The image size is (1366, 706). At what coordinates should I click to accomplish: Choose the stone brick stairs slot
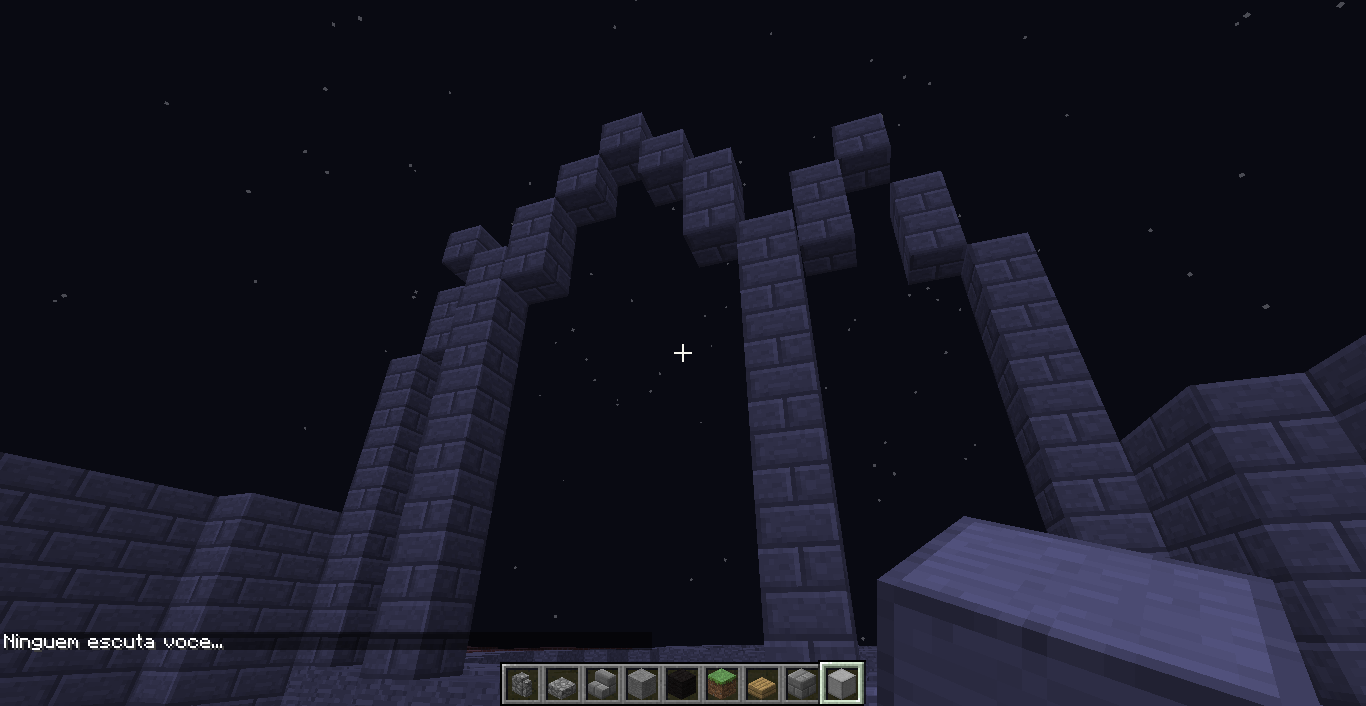[601, 685]
